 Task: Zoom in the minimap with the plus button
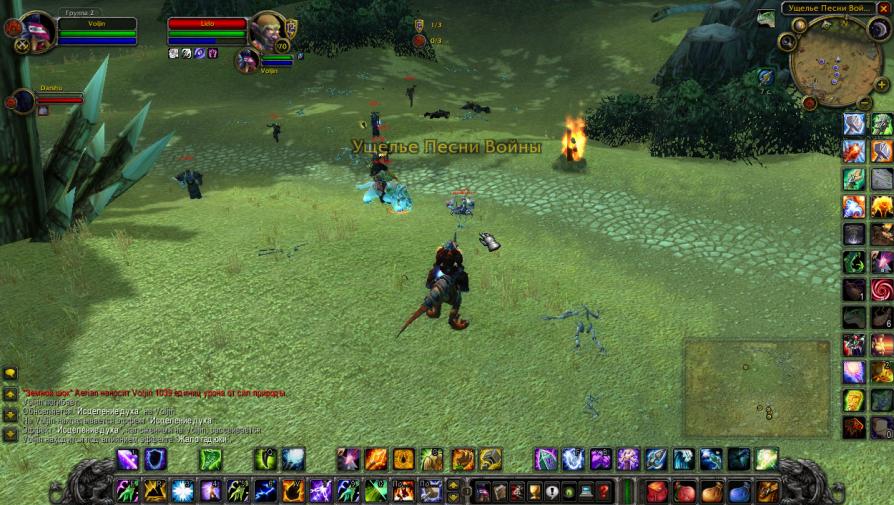880,84
